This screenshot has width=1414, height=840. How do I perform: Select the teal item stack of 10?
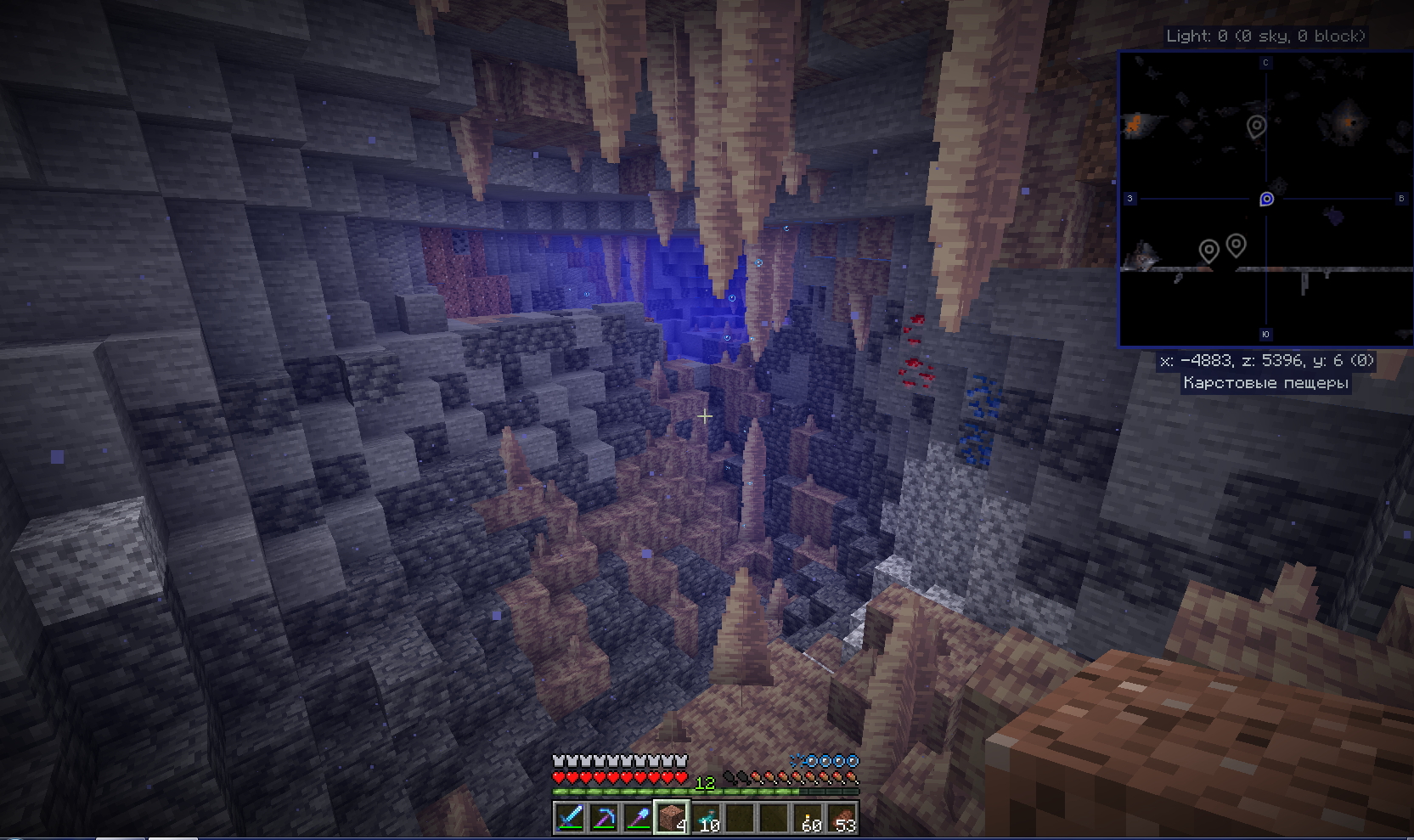[x=706, y=818]
